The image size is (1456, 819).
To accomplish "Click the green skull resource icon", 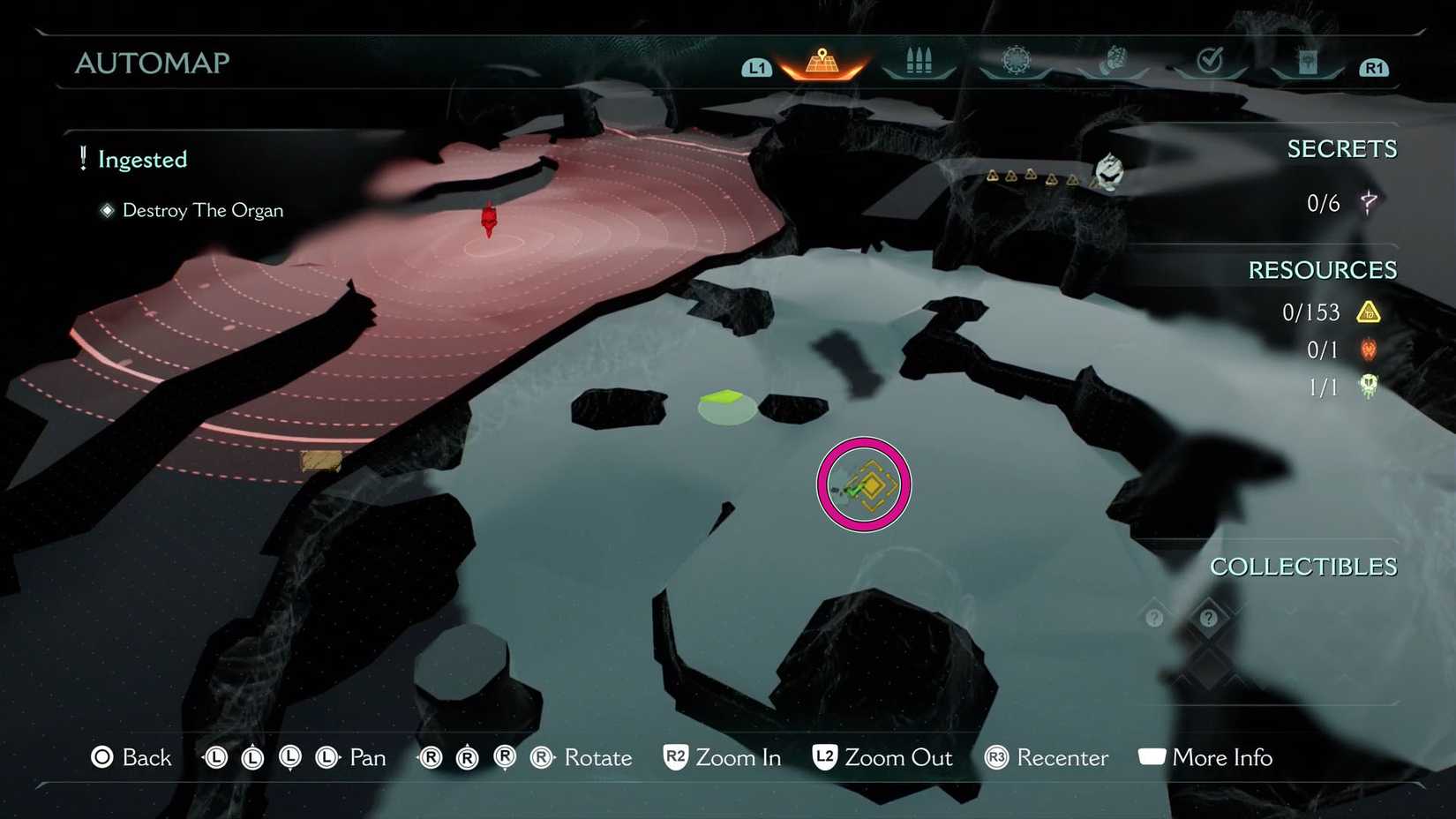I will pyautogui.click(x=1369, y=387).
